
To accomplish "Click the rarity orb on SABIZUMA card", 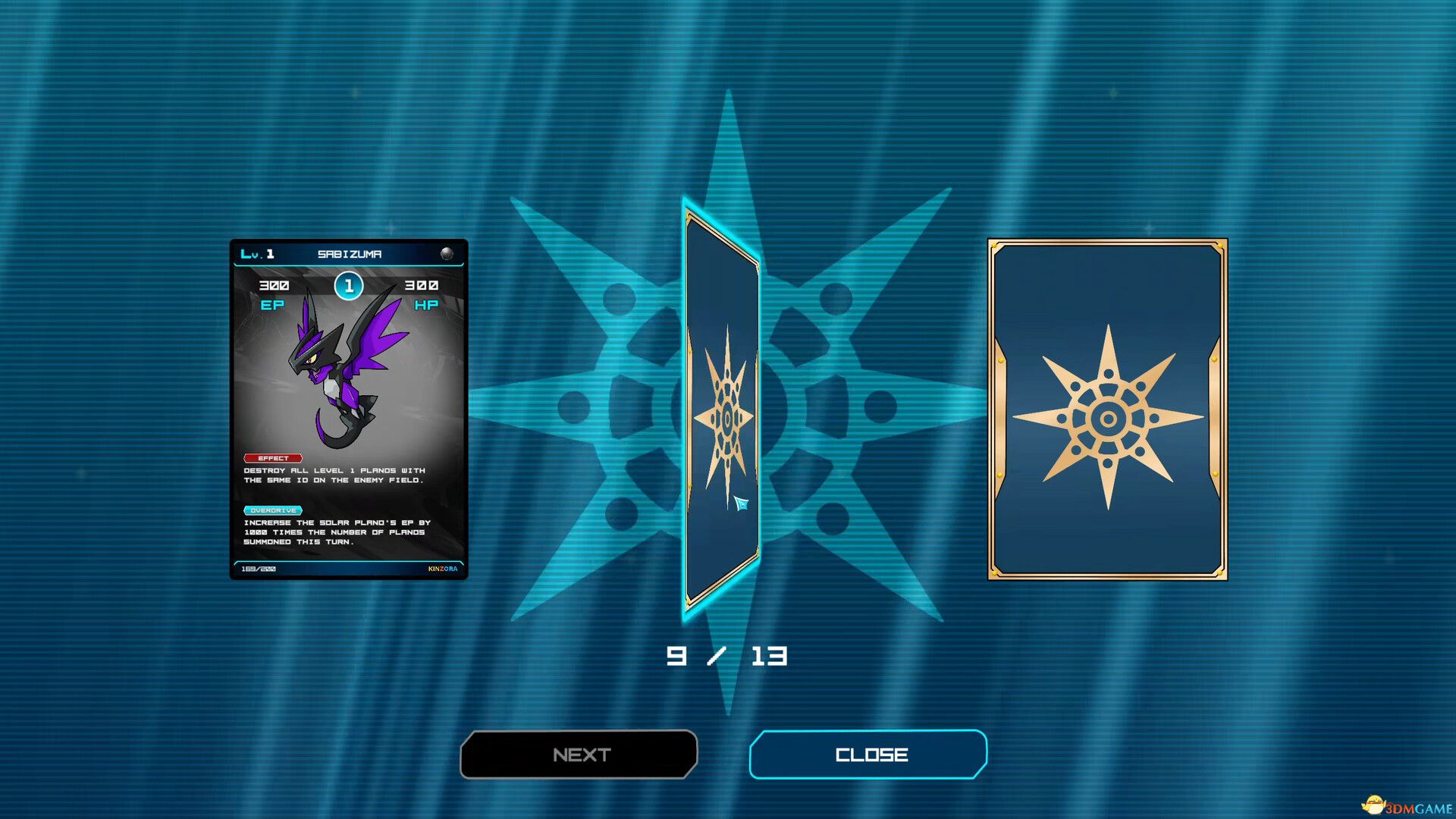I will [x=447, y=253].
